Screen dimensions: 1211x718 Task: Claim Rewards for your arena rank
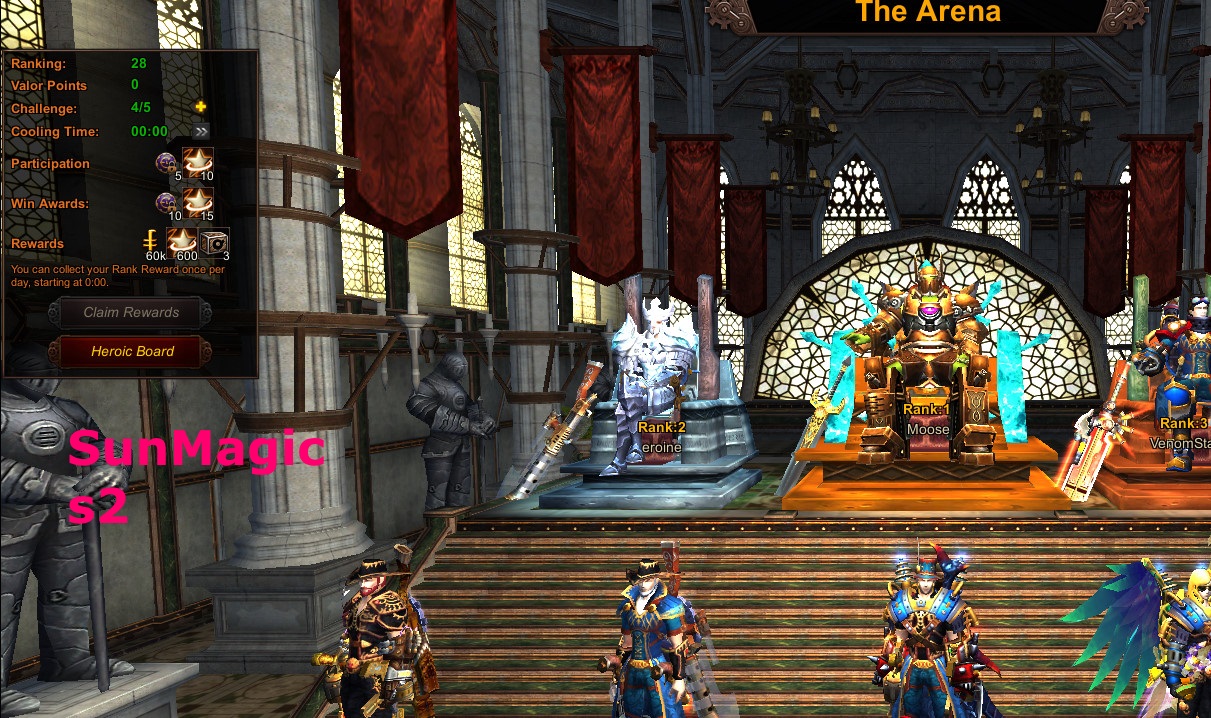(x=132, y=313)
